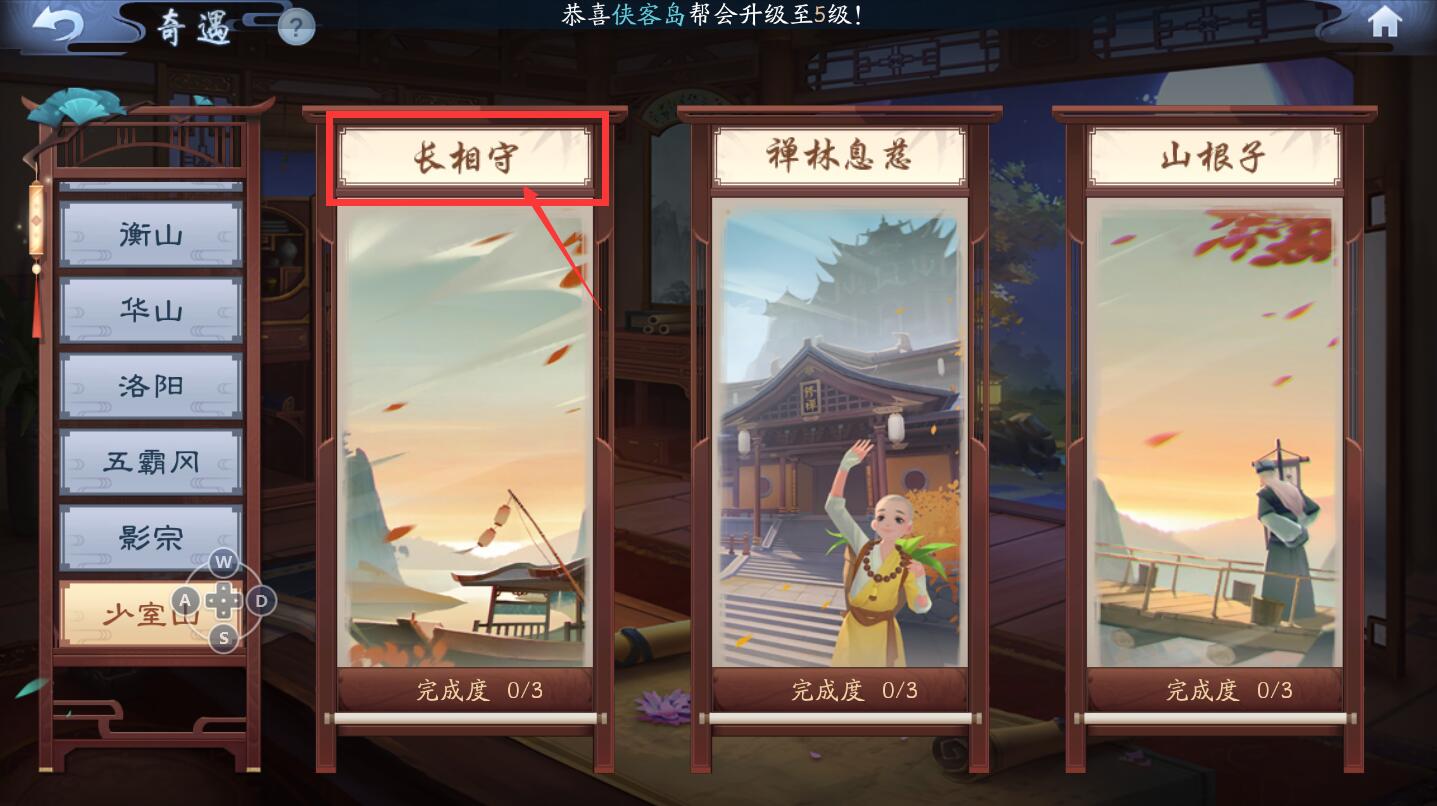This screenshot has height=806, width=1437.
Task: Open the 禅林息慈 adventure scroll
Action: pos(840,155)
